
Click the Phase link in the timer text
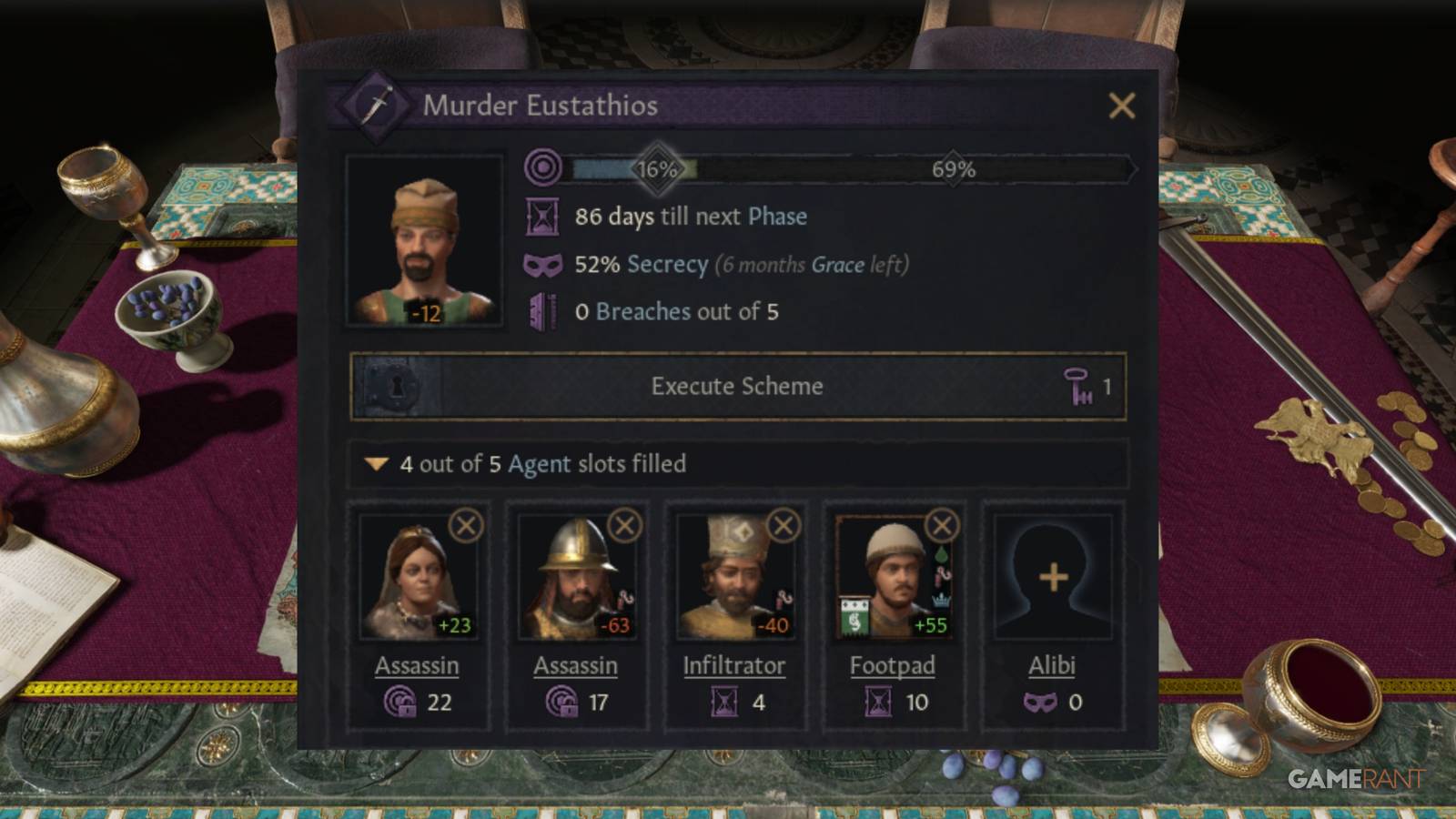pyautogui.click(x=775, y=217)
